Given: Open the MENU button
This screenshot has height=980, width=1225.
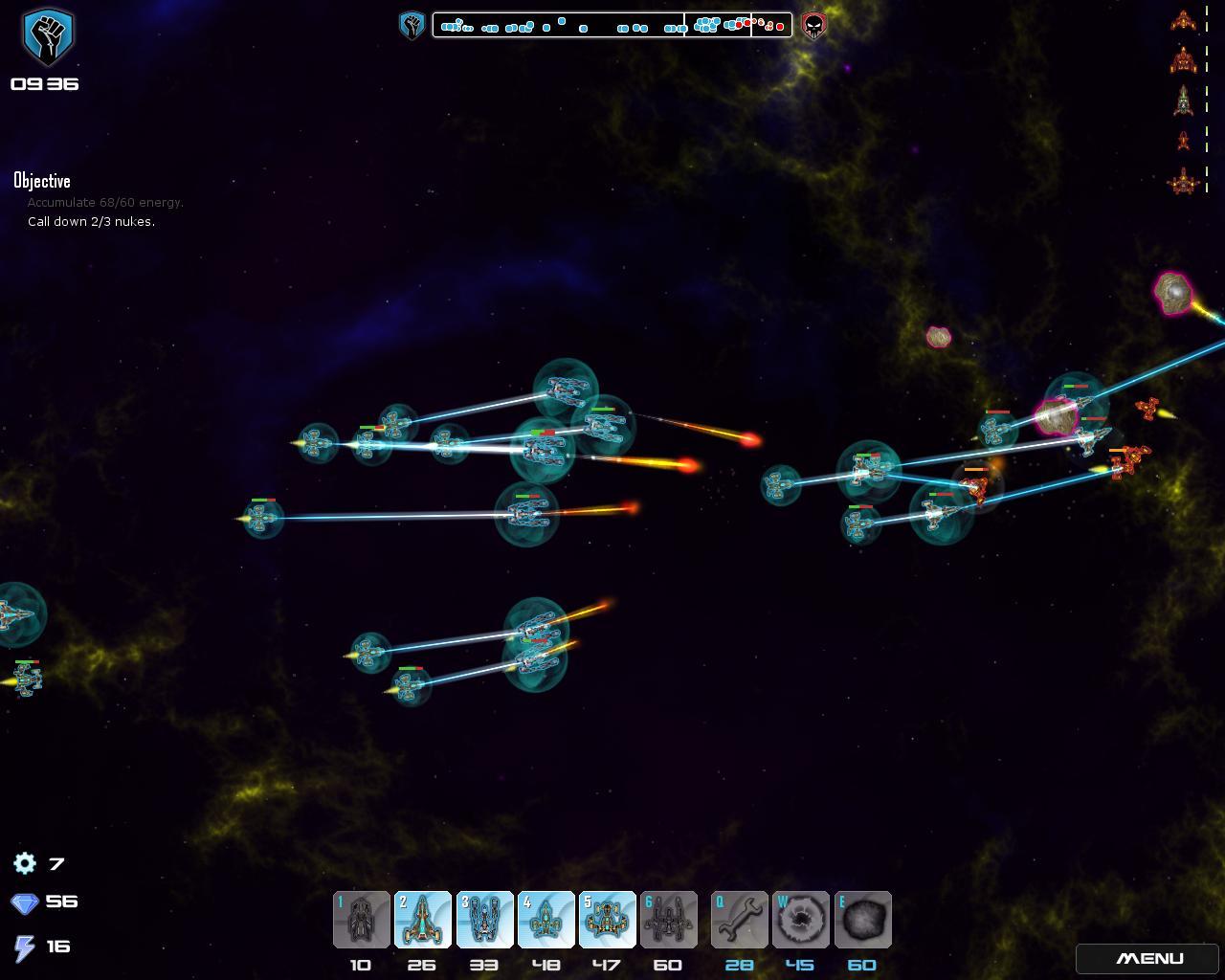Looking at the screenshot, I should (1149, 959).
